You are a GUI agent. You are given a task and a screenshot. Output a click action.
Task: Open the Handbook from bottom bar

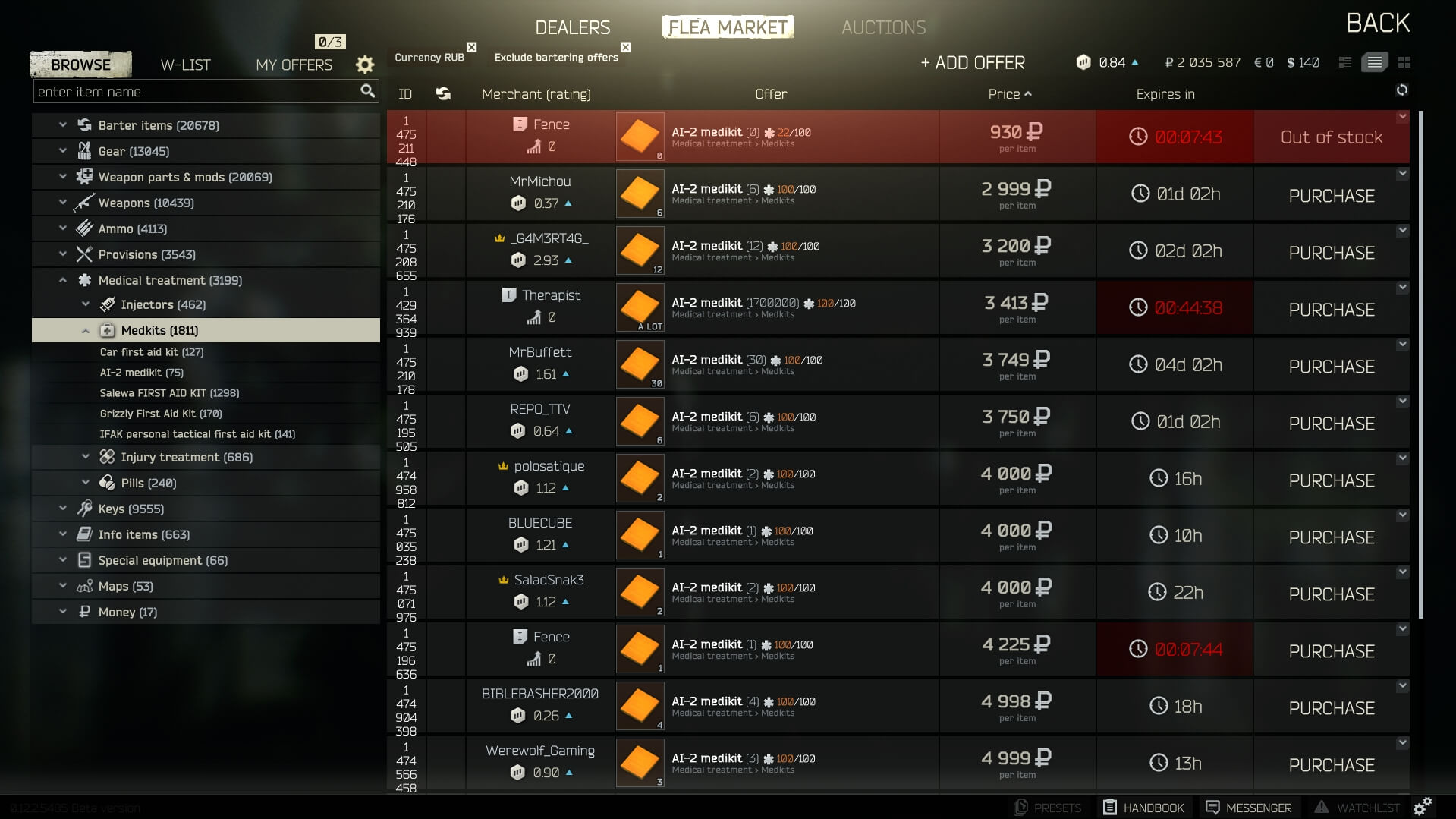point(1110,807)
